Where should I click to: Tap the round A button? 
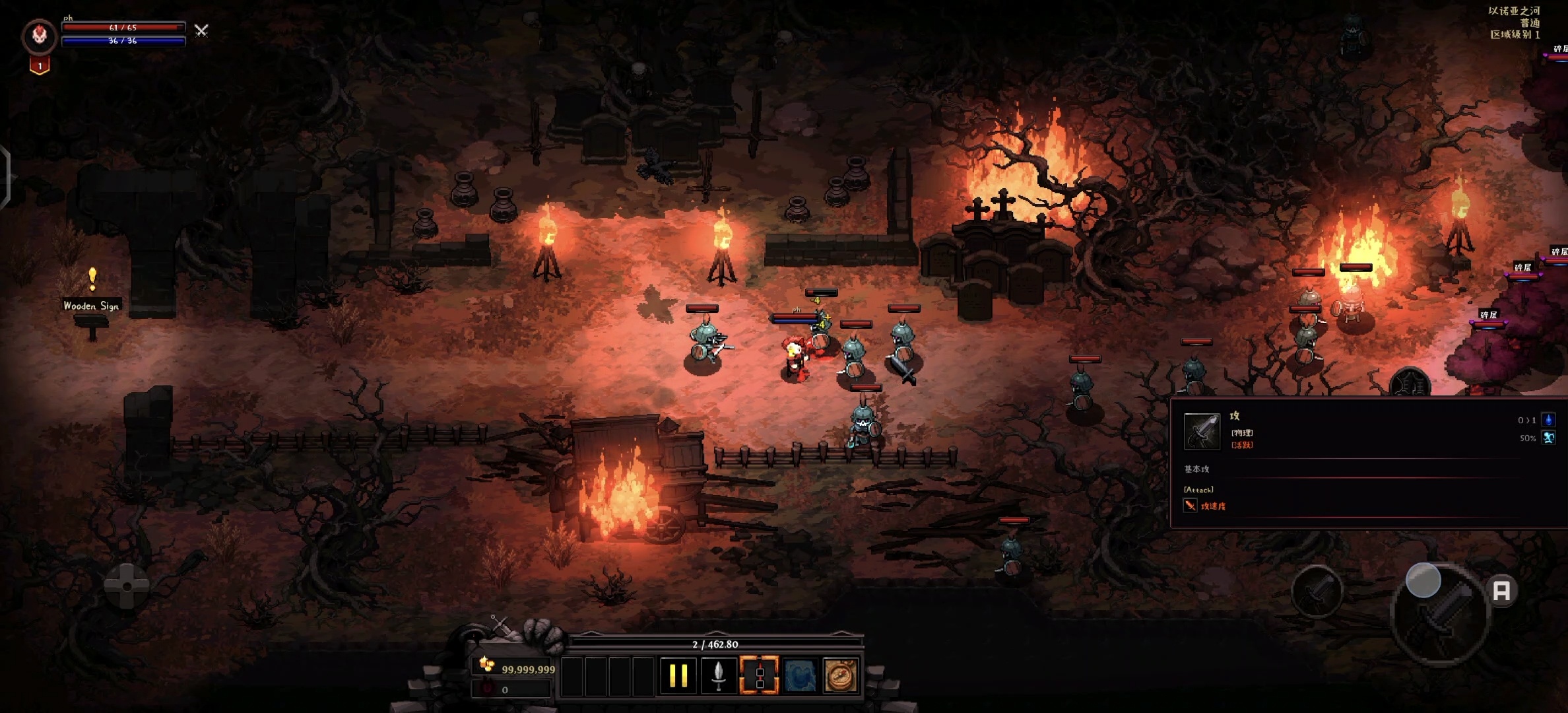point(1502,590)
